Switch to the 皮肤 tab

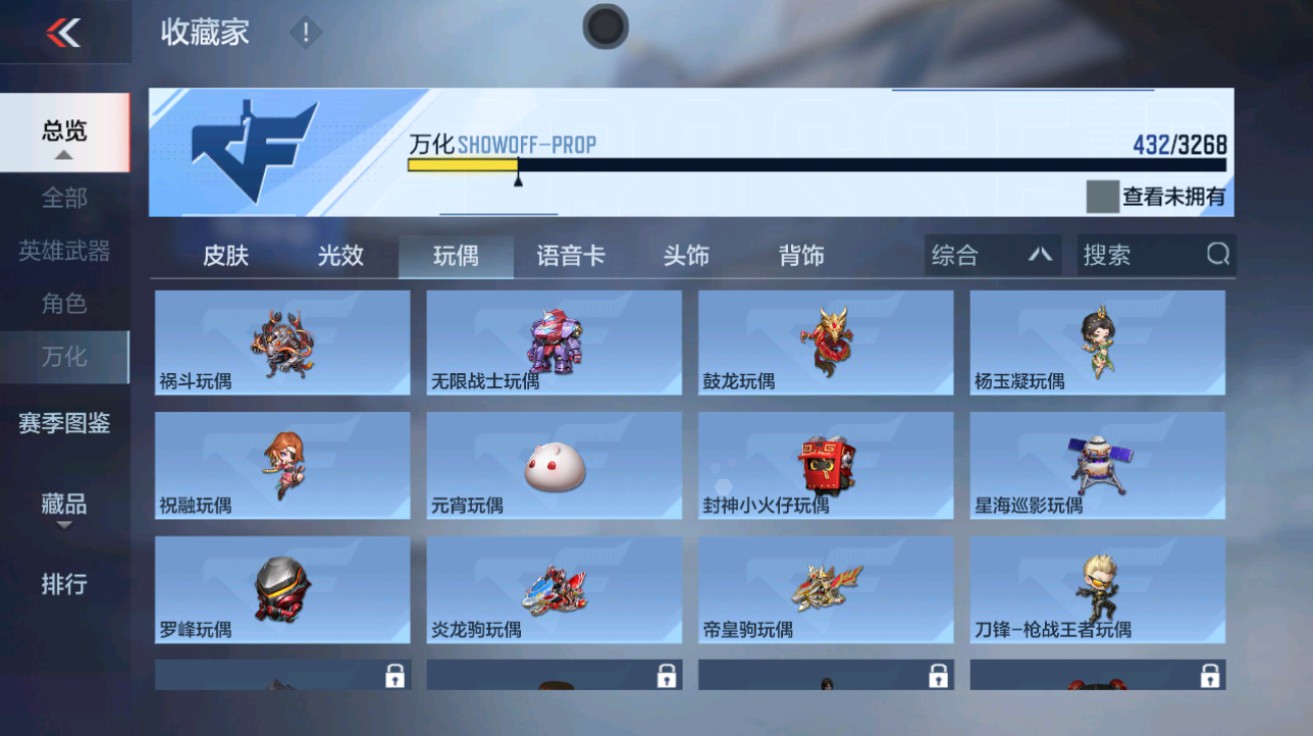[227, 255]
